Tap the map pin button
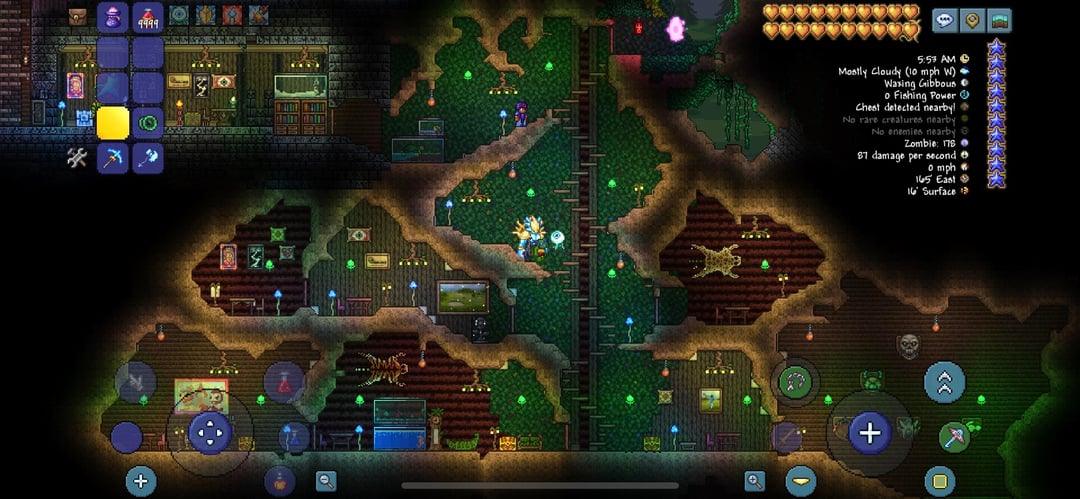 coord(971,20)
